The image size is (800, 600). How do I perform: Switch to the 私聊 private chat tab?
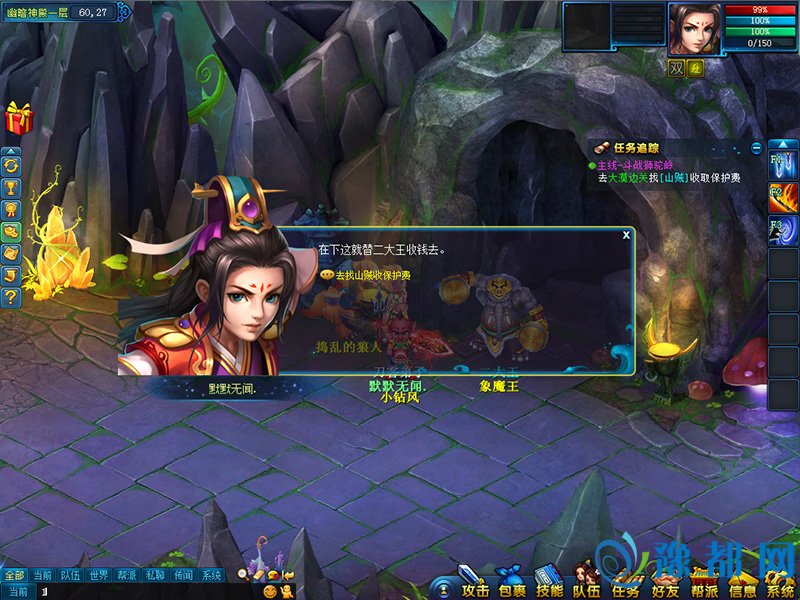(154, 575)
